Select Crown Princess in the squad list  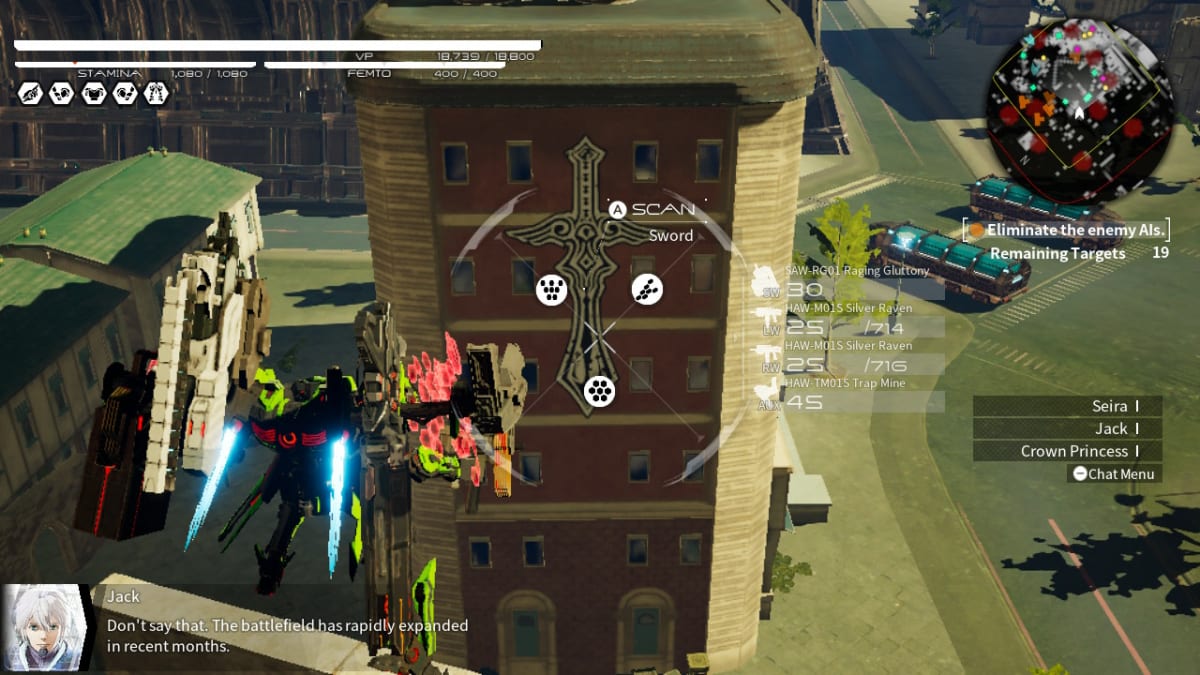tap(1067, 452)
